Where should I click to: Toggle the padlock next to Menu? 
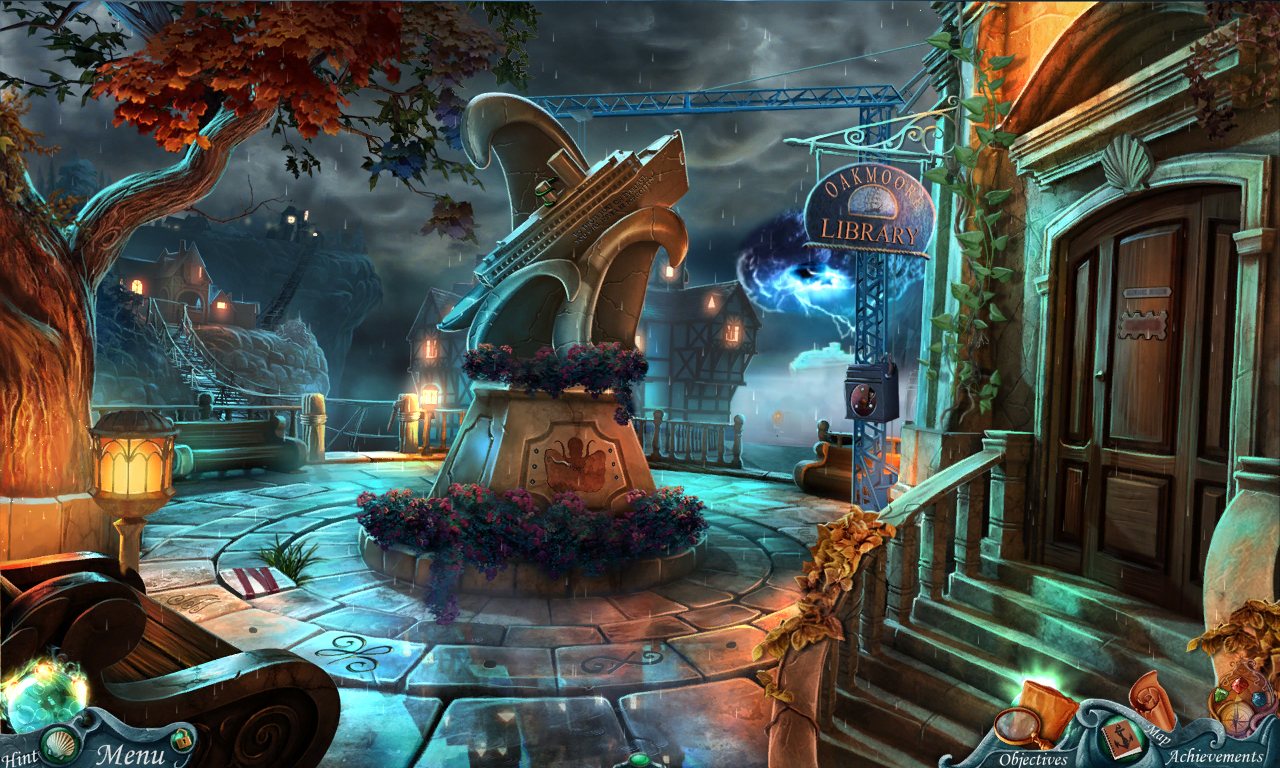click(183, 741)
